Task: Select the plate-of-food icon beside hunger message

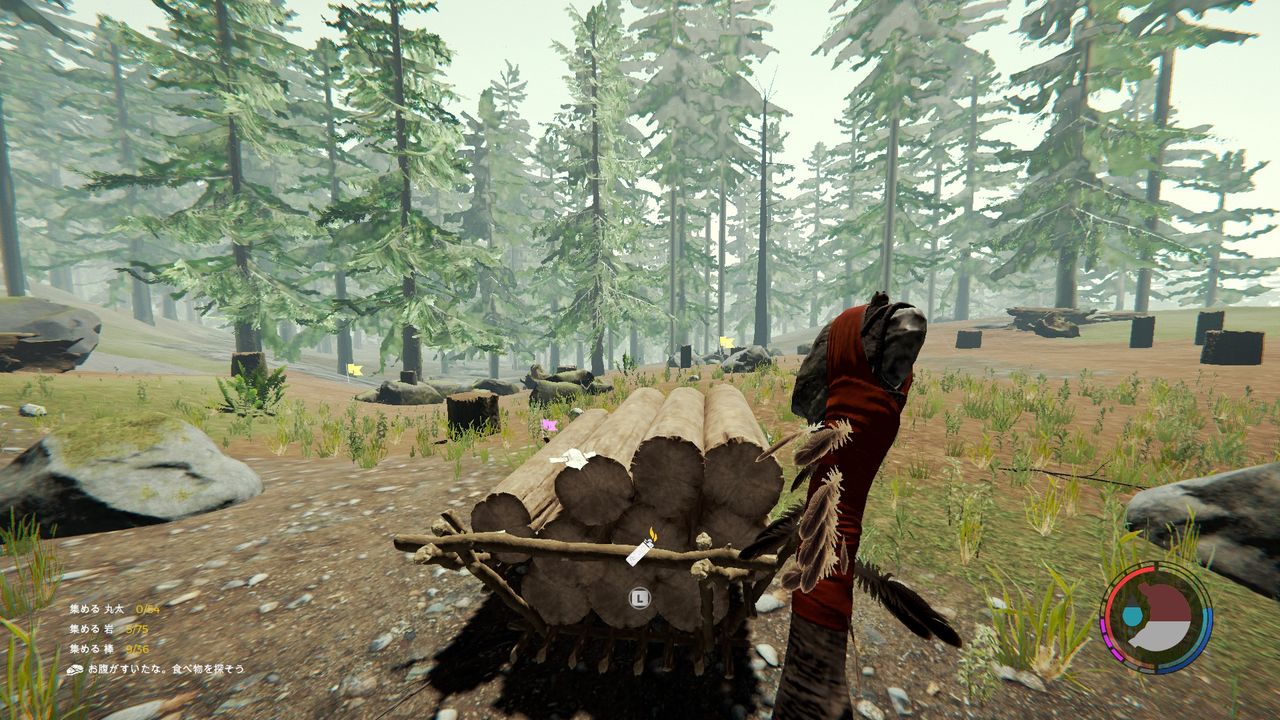Action: pyautogui.click(x=75, y=668)
